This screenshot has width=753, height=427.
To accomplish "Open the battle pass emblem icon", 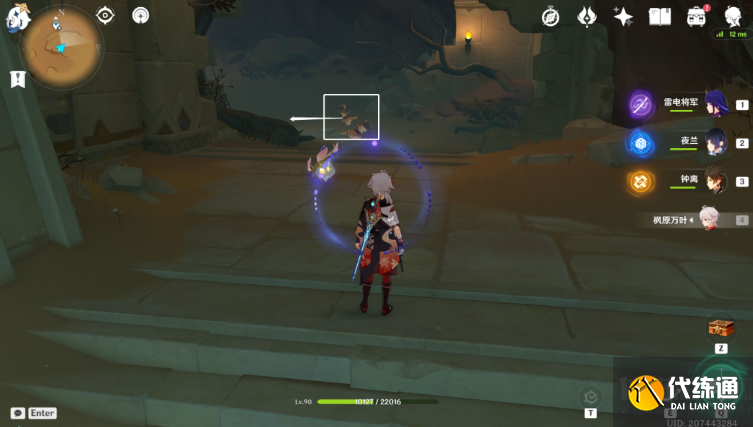I will pos(587,16).
